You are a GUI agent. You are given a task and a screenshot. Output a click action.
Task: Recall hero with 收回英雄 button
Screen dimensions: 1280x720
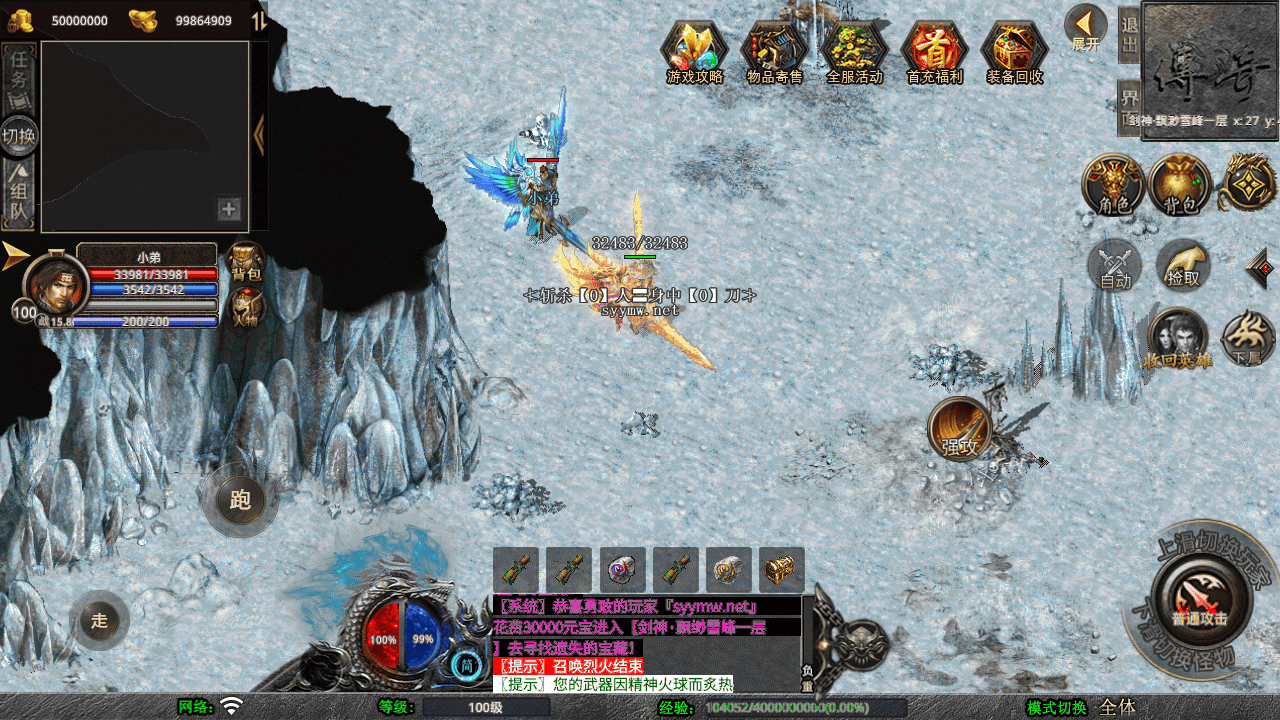click(x=1177, y=340)
